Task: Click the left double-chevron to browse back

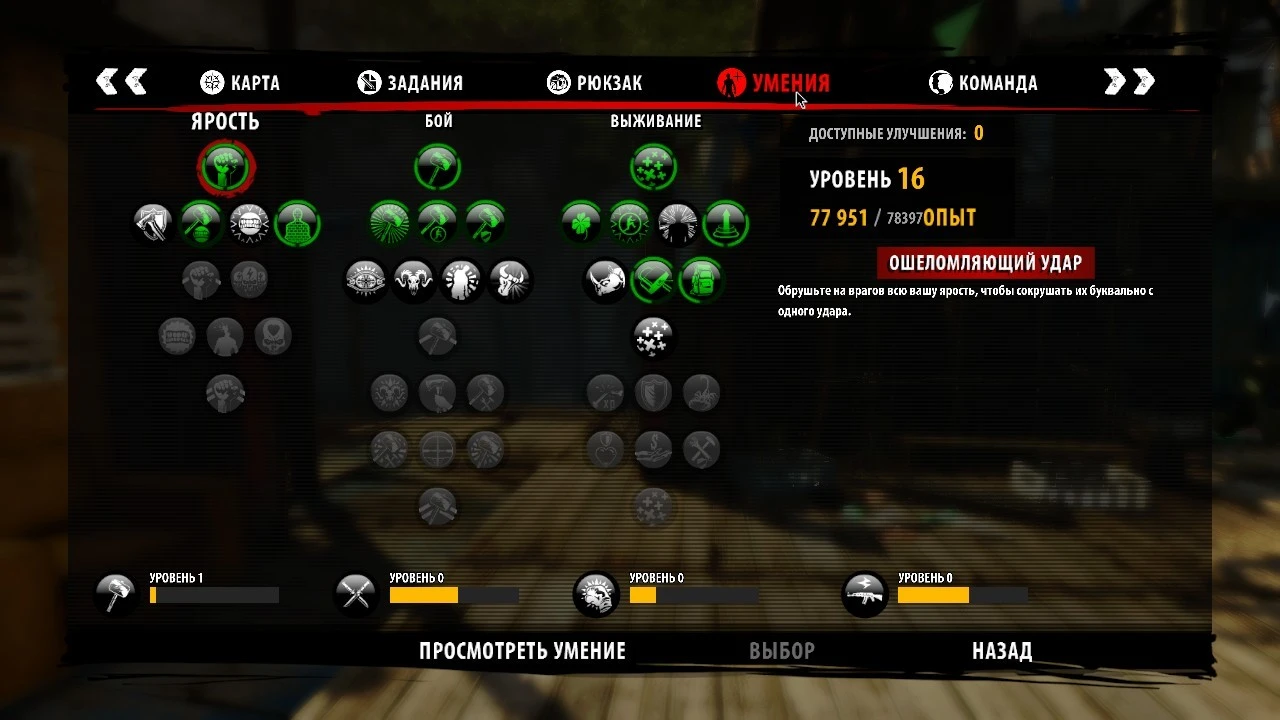Action: click(x=122, y=83)
